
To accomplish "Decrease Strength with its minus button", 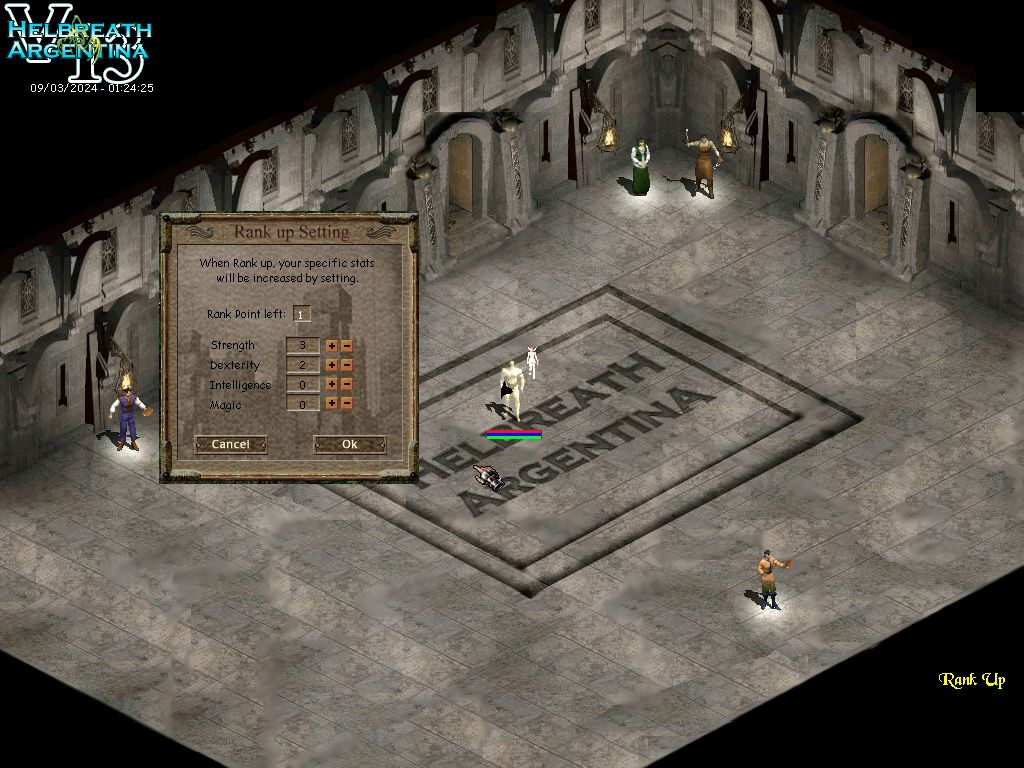I will pyautogui.click(x=347, y=346).
